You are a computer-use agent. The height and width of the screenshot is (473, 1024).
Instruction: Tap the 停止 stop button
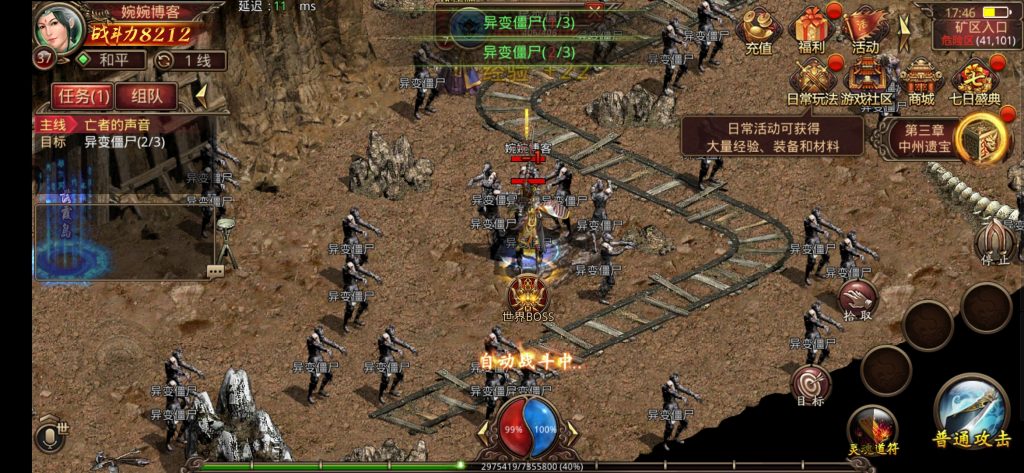click(x=994, y=243)
